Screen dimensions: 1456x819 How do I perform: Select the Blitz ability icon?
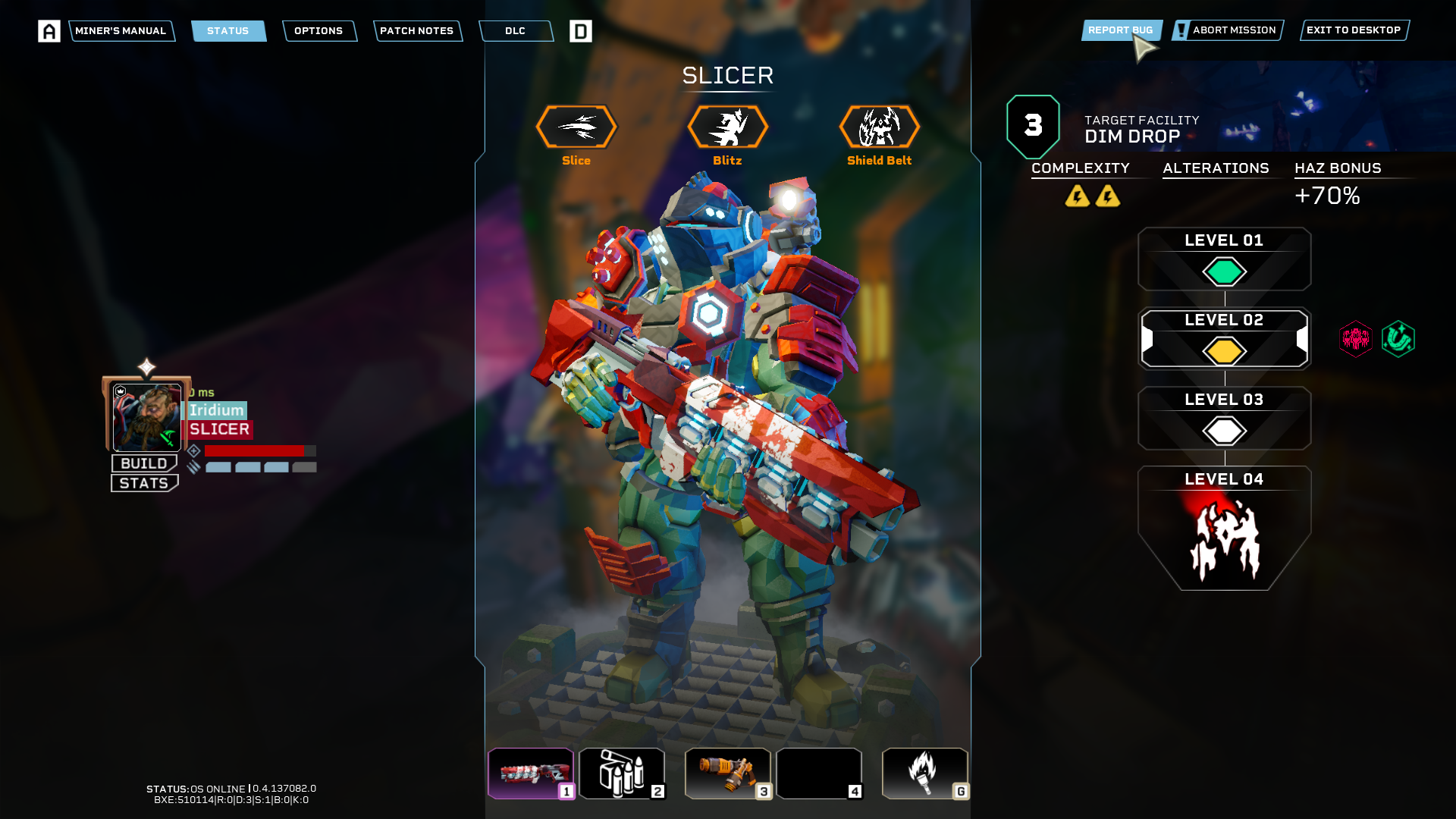(727, 127)
